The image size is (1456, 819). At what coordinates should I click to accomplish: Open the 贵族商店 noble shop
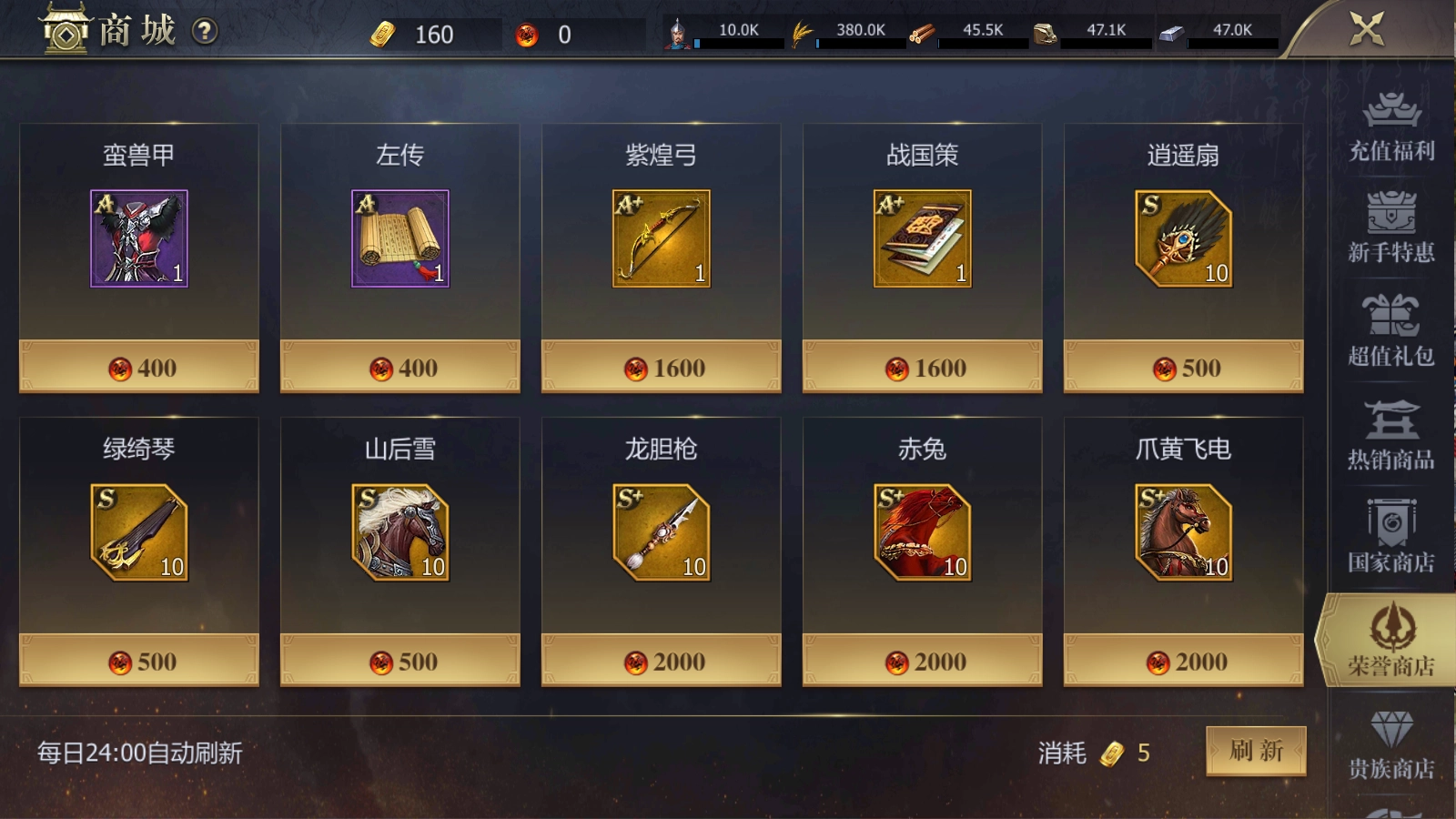coord(1390,746)
